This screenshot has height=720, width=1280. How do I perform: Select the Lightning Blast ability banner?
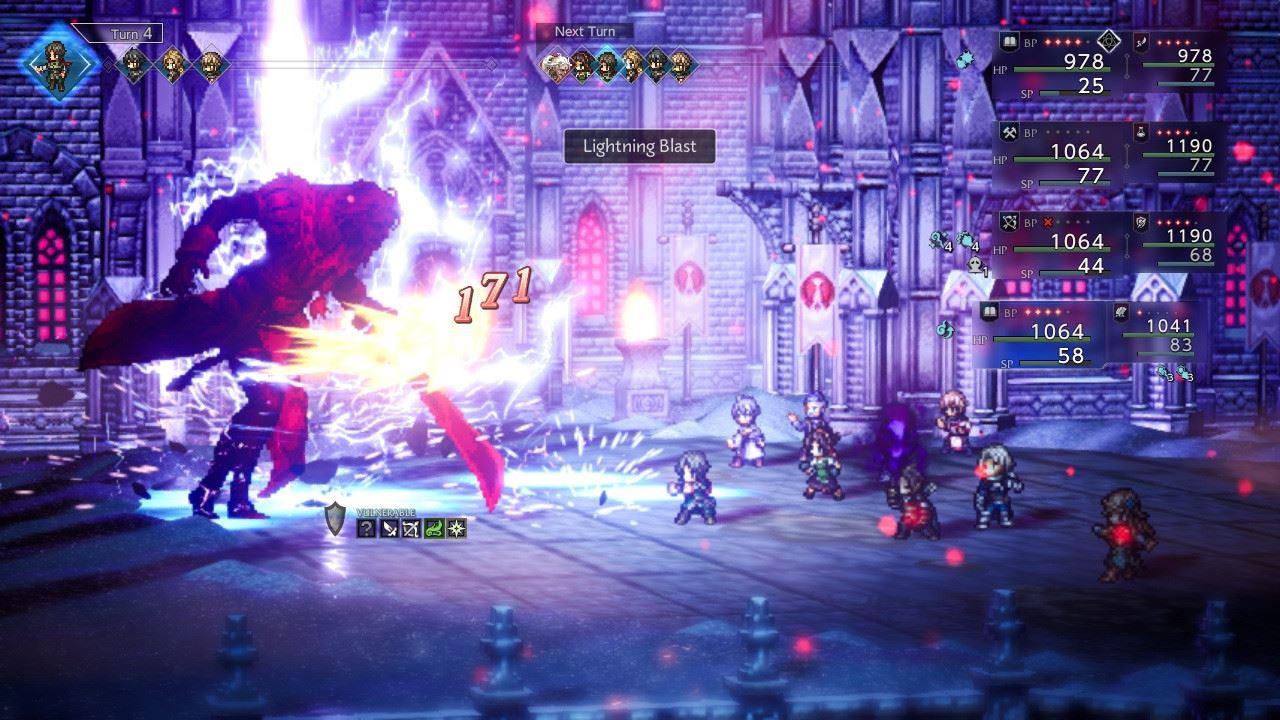click(640, 146)
